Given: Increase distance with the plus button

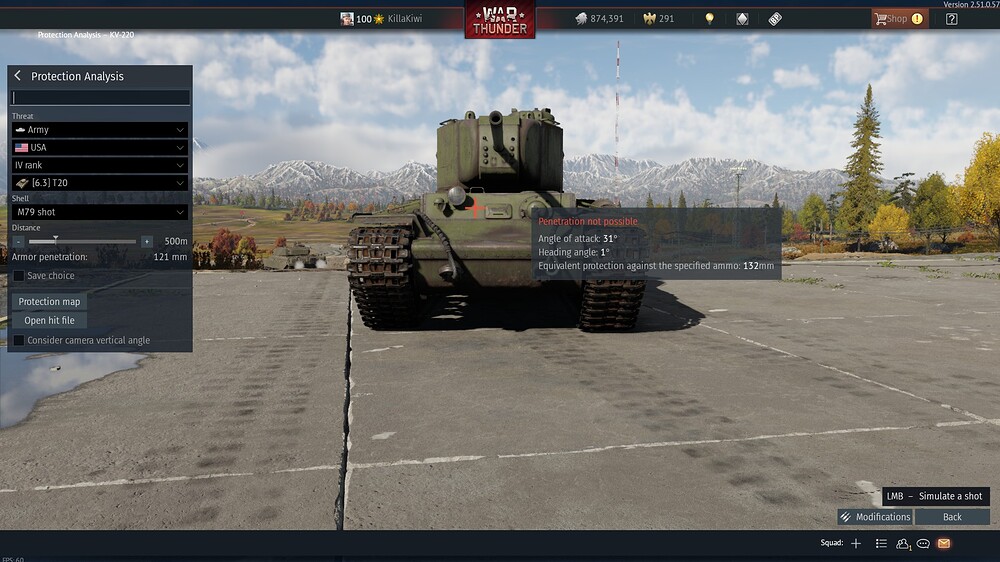Looking at the screenshot, I should 147,242.
